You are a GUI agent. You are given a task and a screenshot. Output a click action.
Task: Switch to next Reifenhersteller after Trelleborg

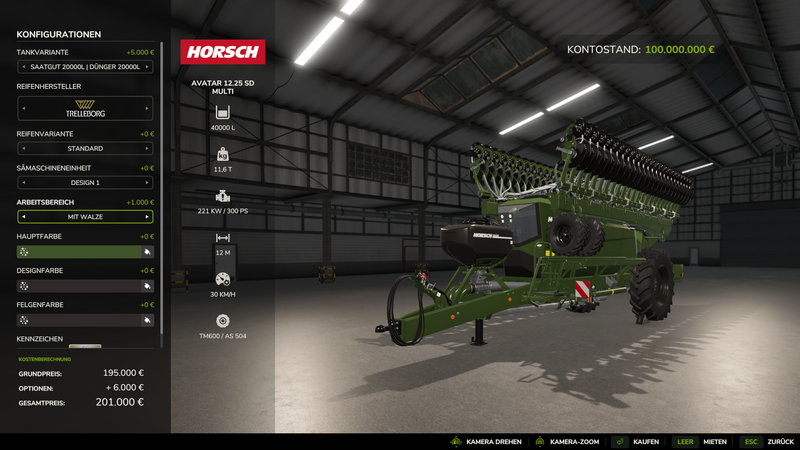coord(148,108)
